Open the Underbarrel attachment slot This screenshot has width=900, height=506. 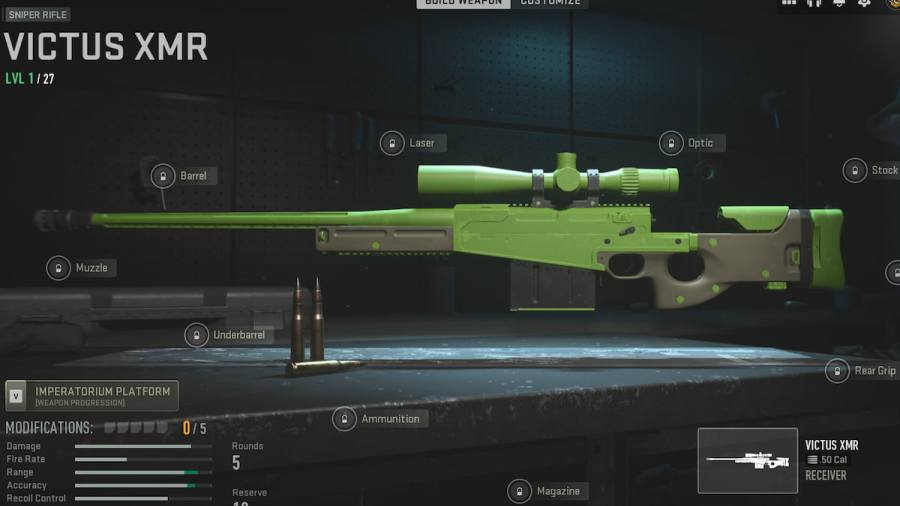[226, 335]
